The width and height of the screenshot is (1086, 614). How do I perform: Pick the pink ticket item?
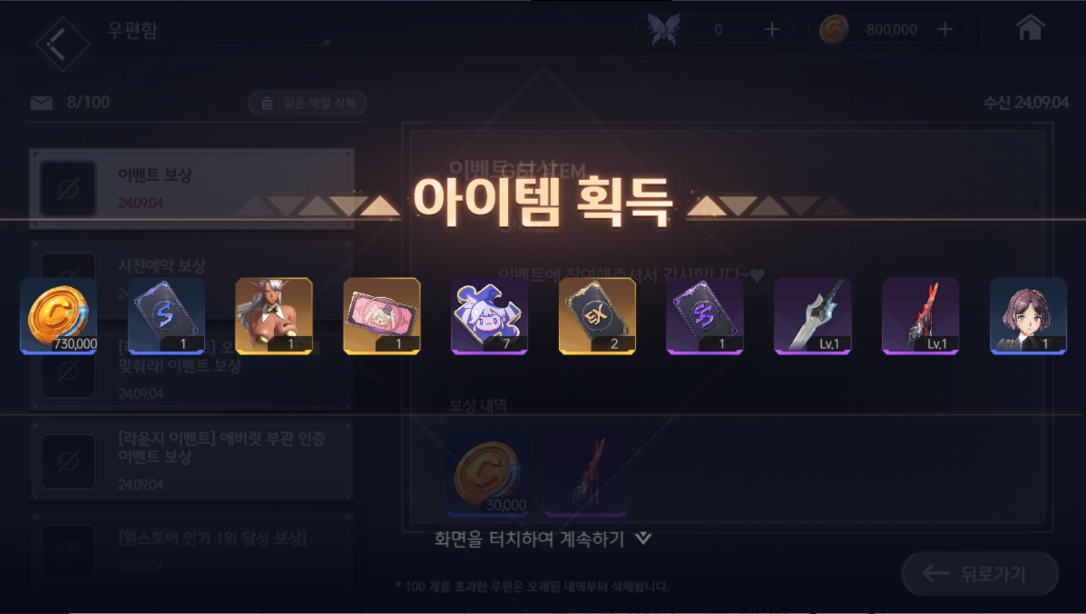coord(382,316)
